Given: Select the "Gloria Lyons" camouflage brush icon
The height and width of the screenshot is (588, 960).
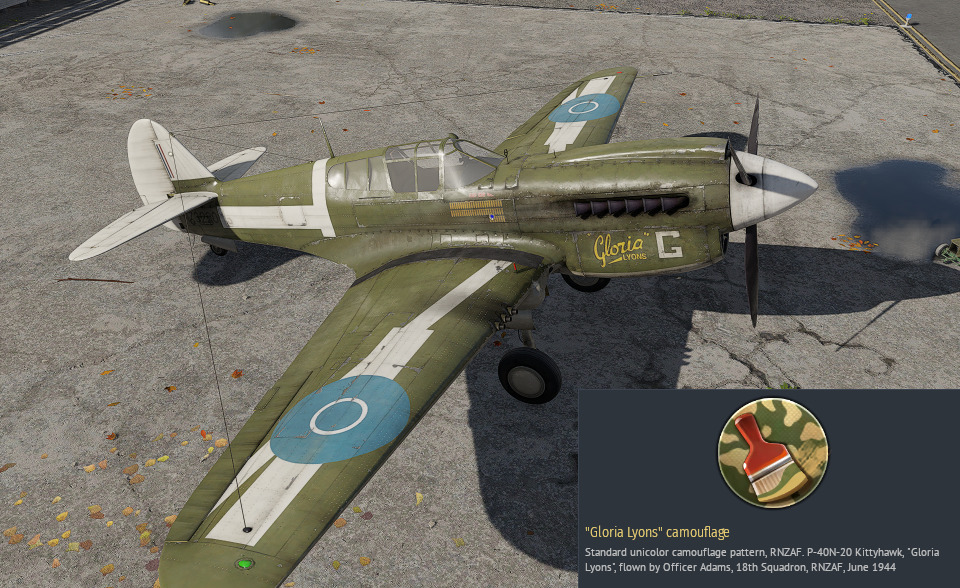Looking at the screenshot, I should pyautogui.click(x=772, y=451).
